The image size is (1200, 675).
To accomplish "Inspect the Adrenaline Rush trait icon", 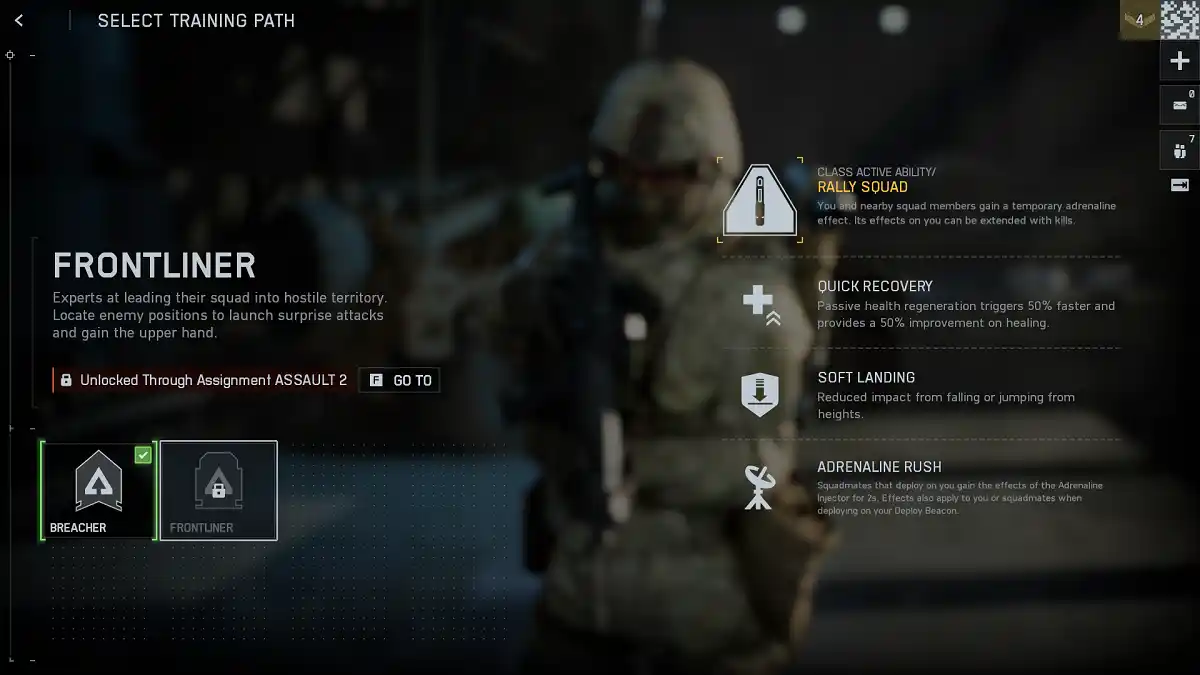I will coord(760,486).
